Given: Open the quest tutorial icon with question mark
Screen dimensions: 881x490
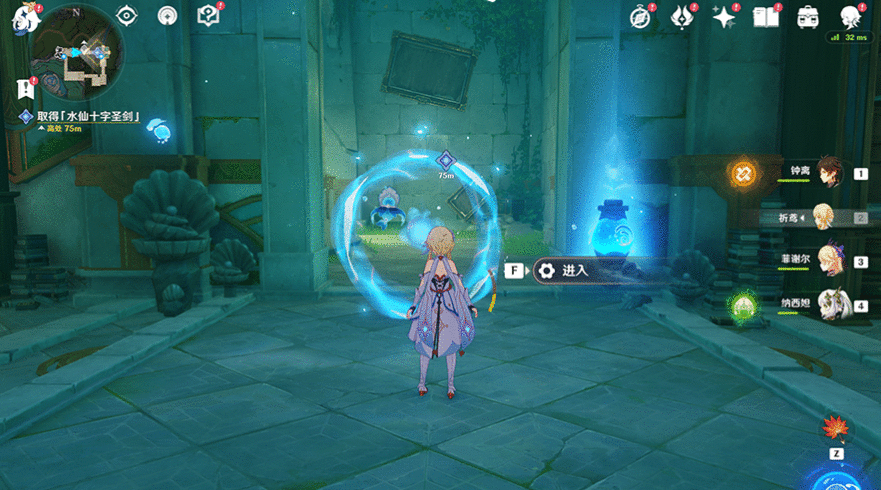Looking at the screenshot, I should (x=208, y=15).
